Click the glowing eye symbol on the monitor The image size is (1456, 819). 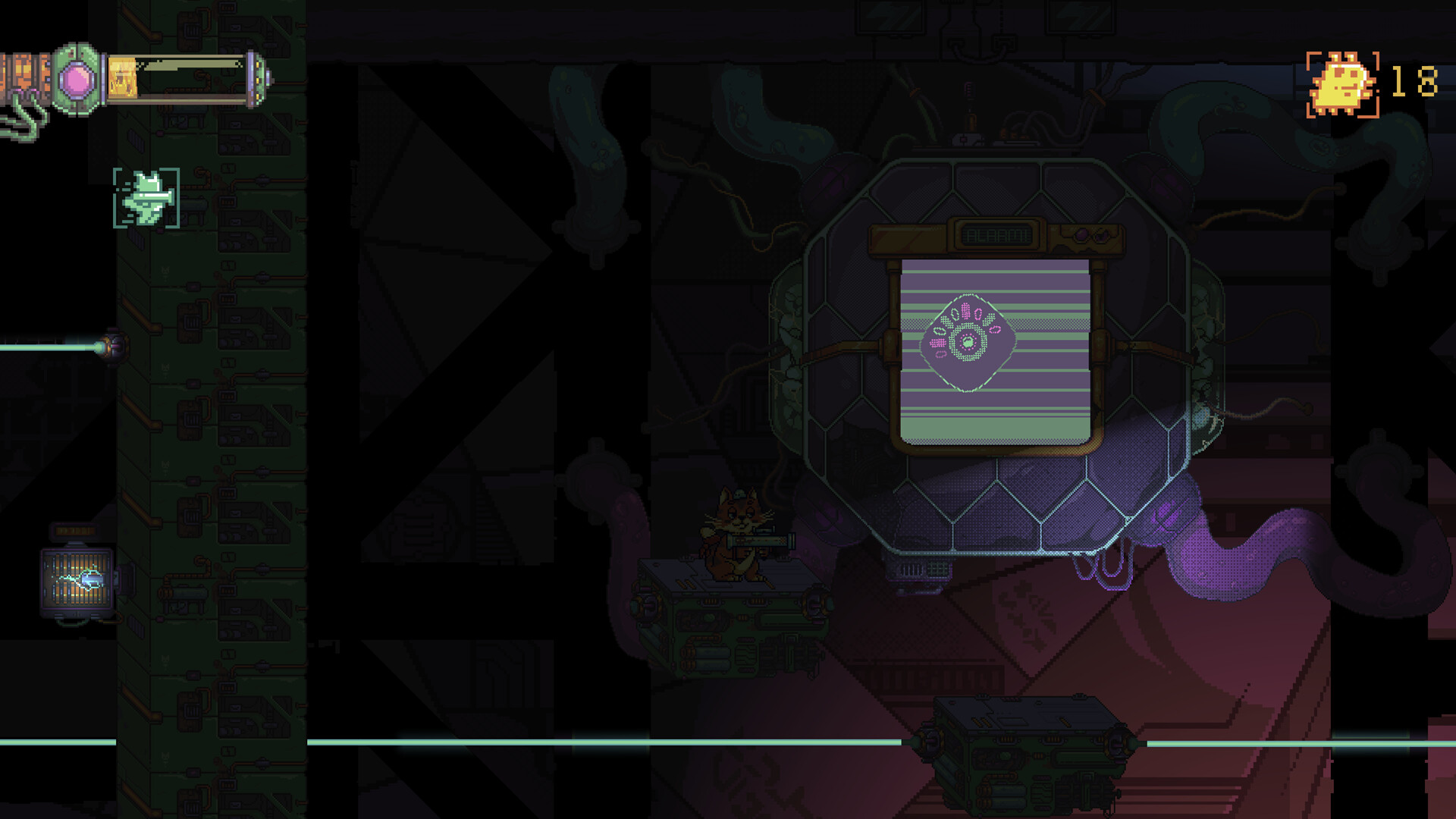[966, 343]
